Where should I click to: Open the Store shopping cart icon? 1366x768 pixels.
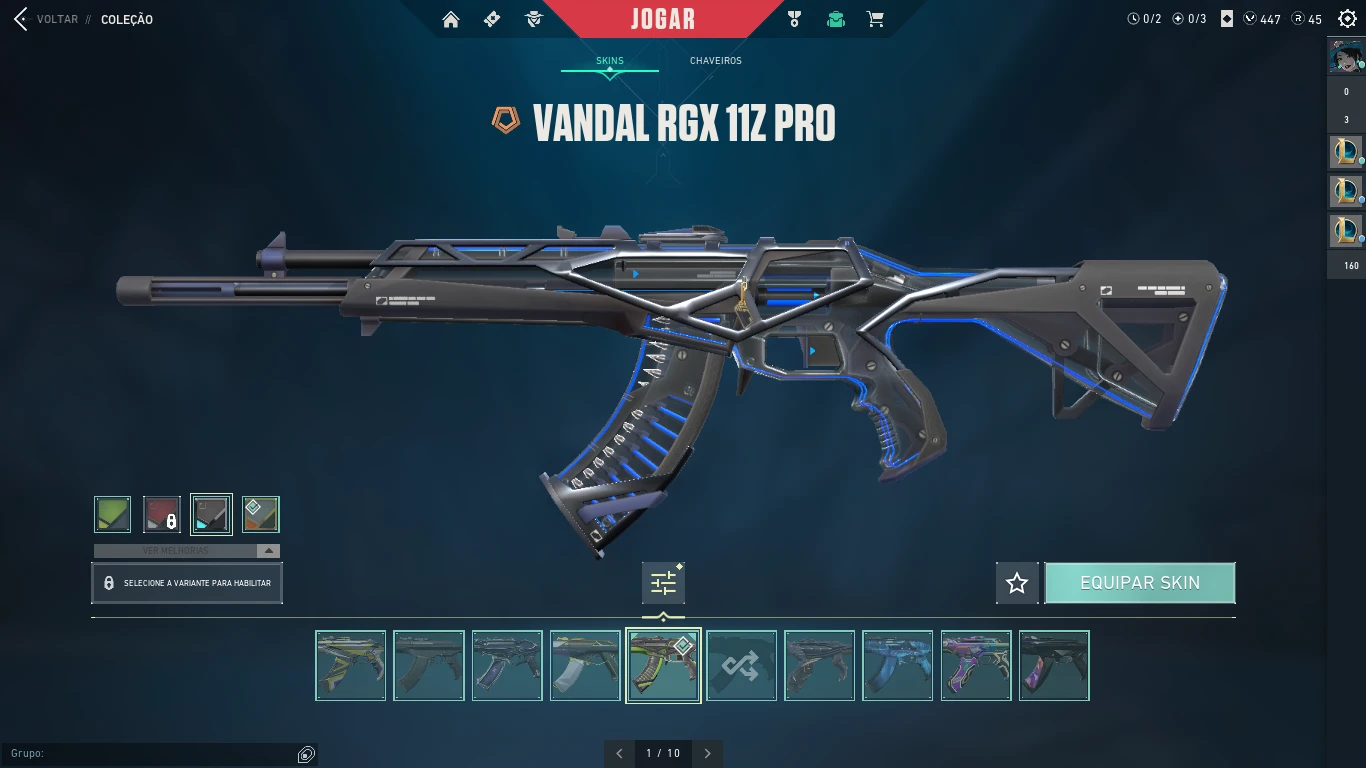pyautogui.click(x=875, y=18)
